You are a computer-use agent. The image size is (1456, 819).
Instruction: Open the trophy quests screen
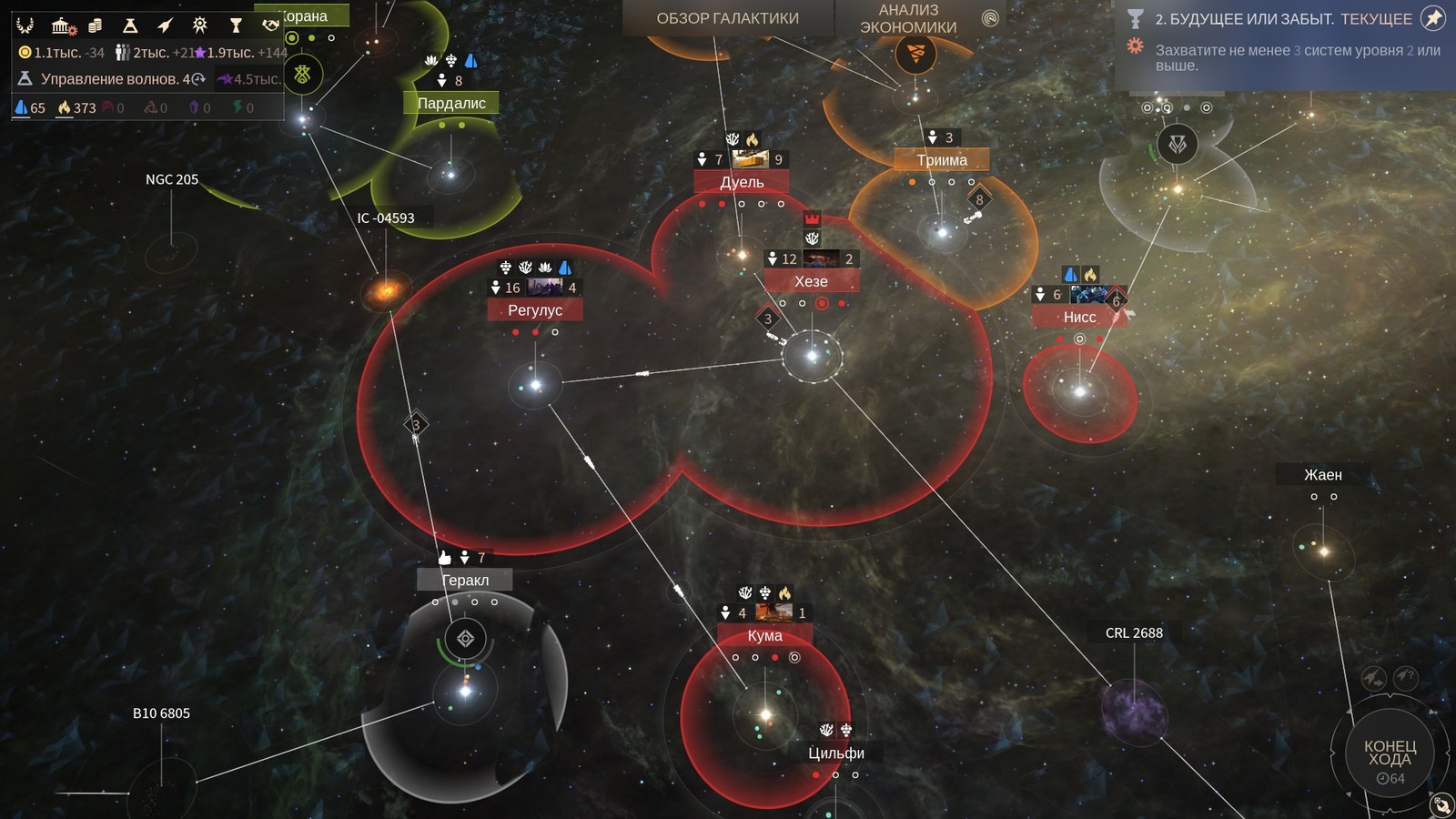click(x=236, y=25)
